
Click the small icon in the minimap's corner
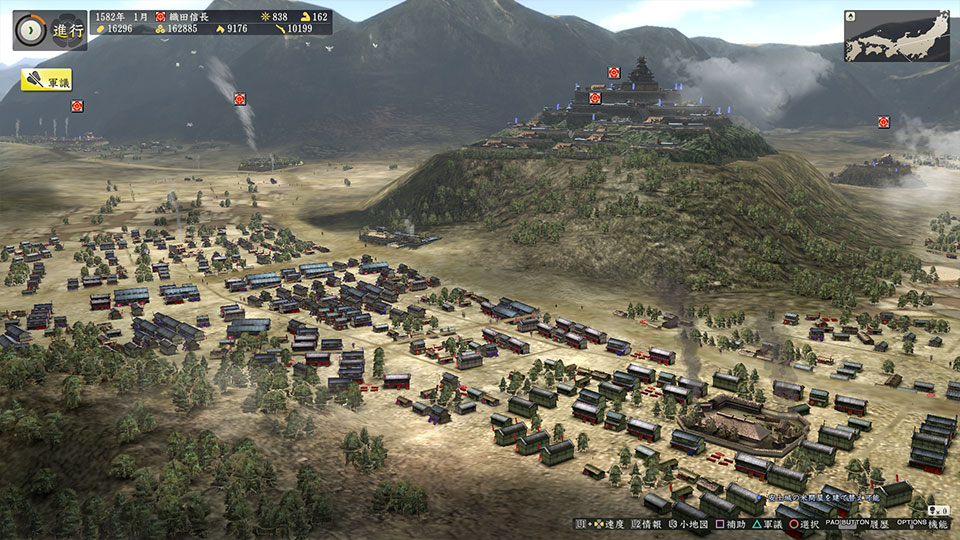click(851, 17)
